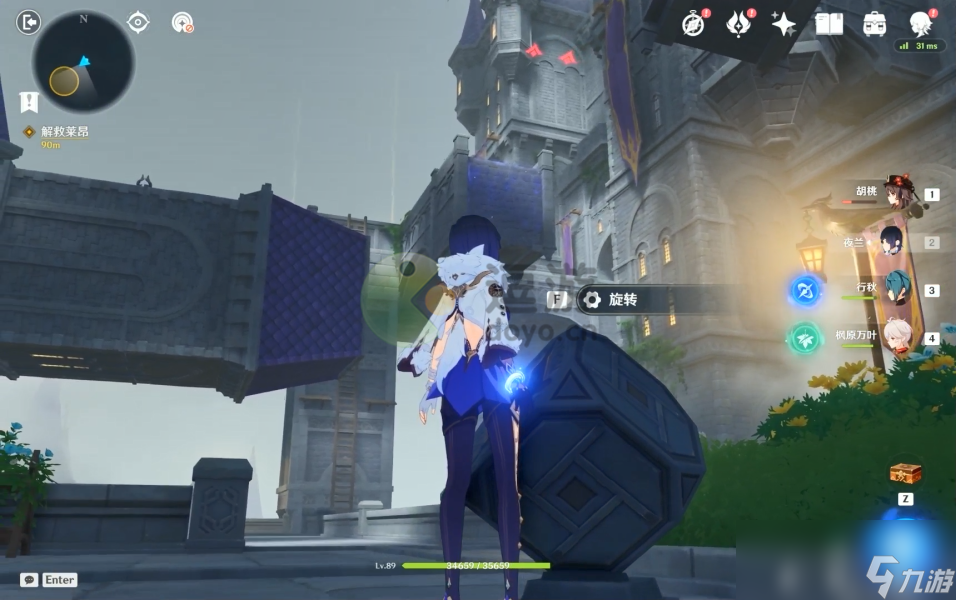Click the exit door icon beside the minimap
The height and width of the screenshot is (600, 956).
coord(30,21)
